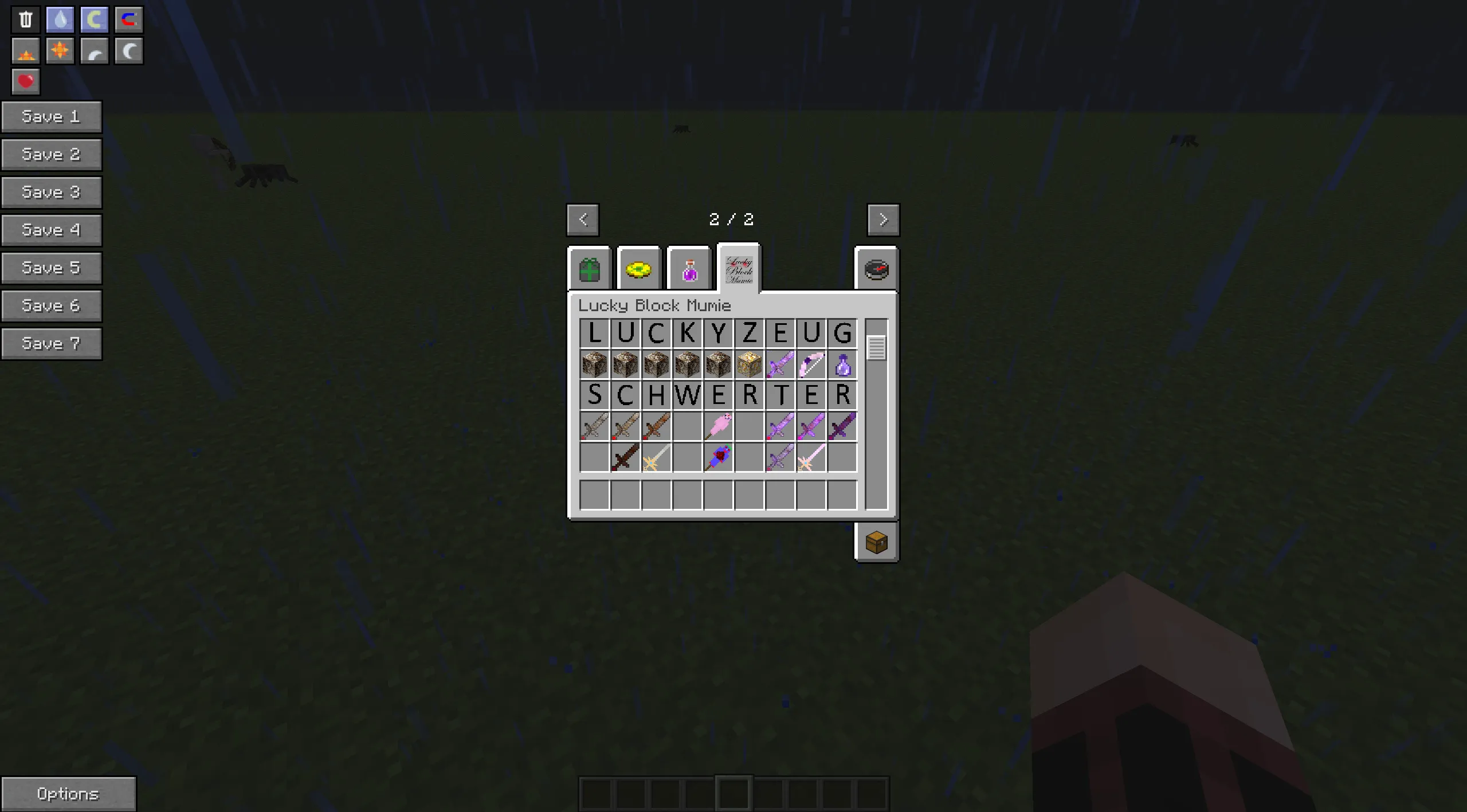The image size is (1467, 812).
Task: Toggle the highlighted yellow moon button
Action: tap(94, 19)
